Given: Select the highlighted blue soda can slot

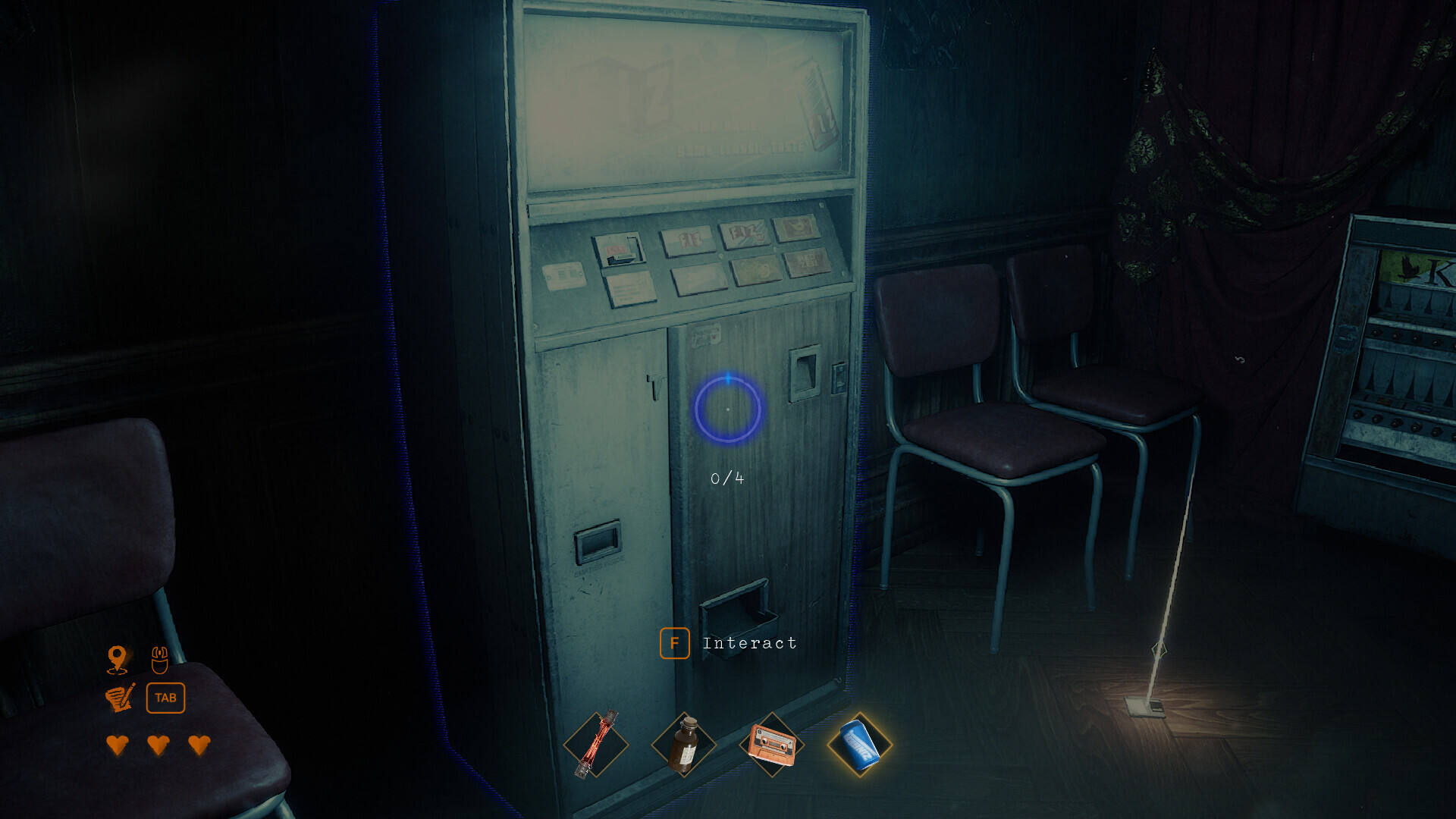Looking at the screenshot, I should click(860, 745).
